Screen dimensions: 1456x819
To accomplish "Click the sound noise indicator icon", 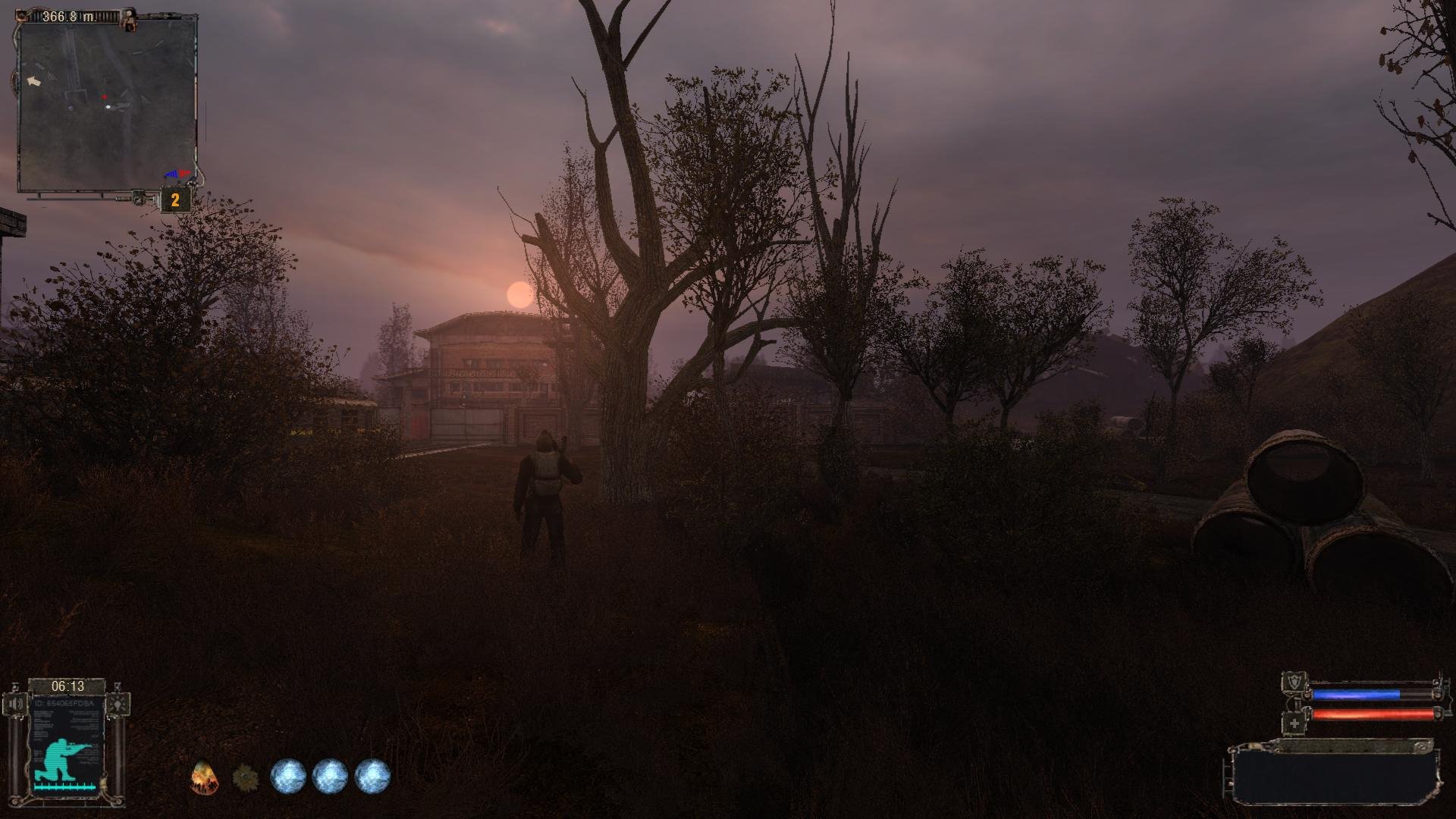I will coord(16,704).
